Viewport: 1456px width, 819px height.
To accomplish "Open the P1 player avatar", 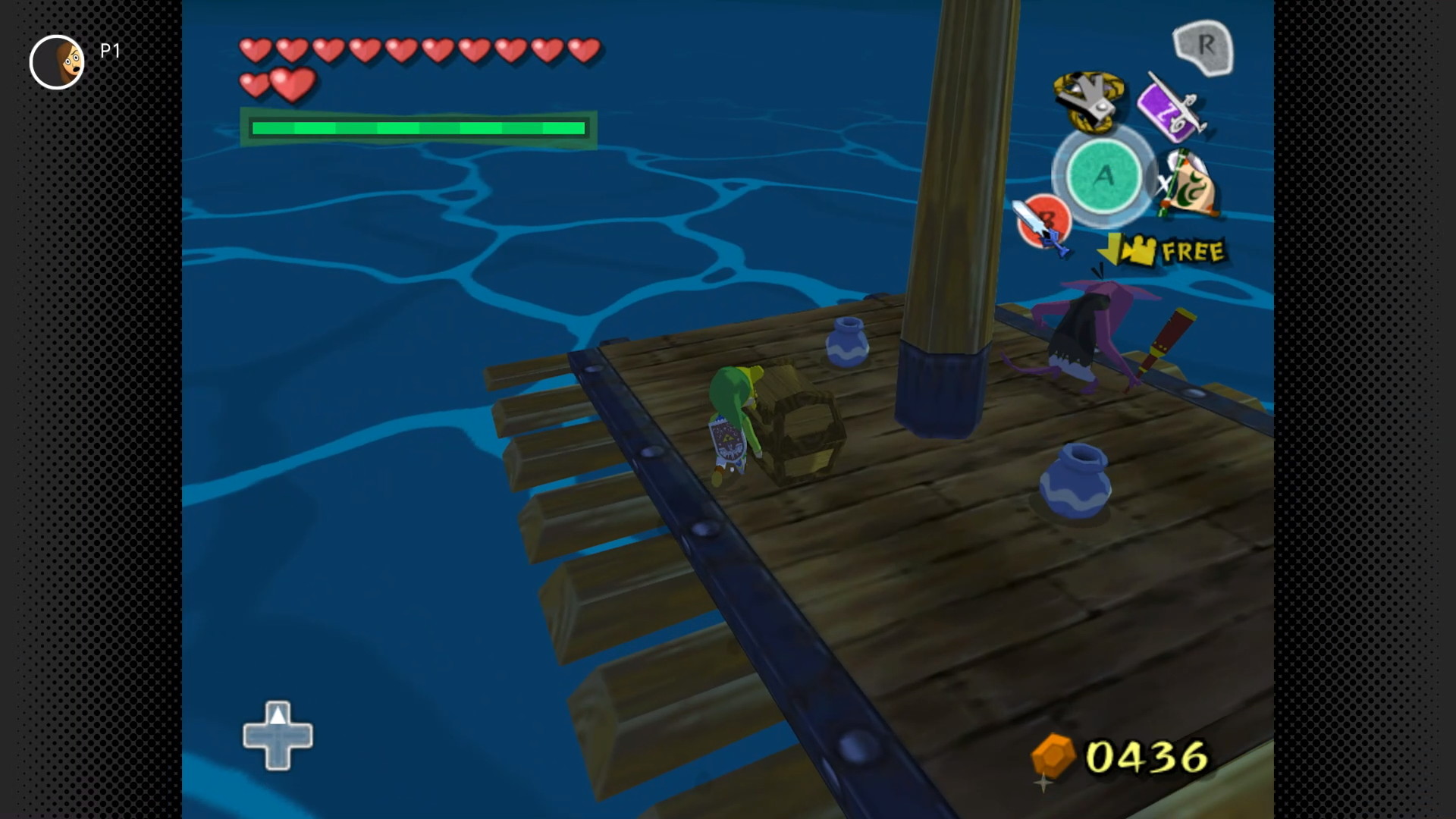I will (57, 62).
